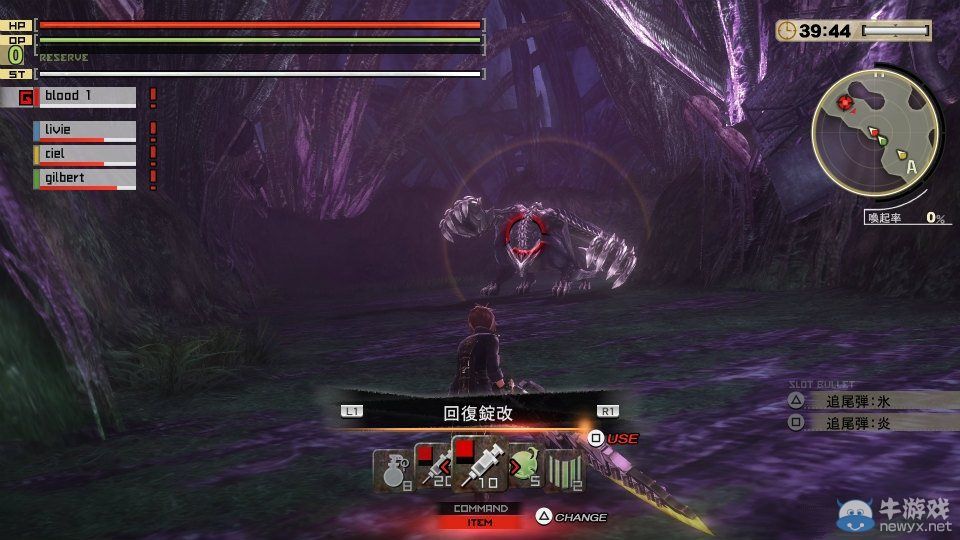Select party member gilbert
Viewport: 960px width, 540px height.
coord(86,178)
